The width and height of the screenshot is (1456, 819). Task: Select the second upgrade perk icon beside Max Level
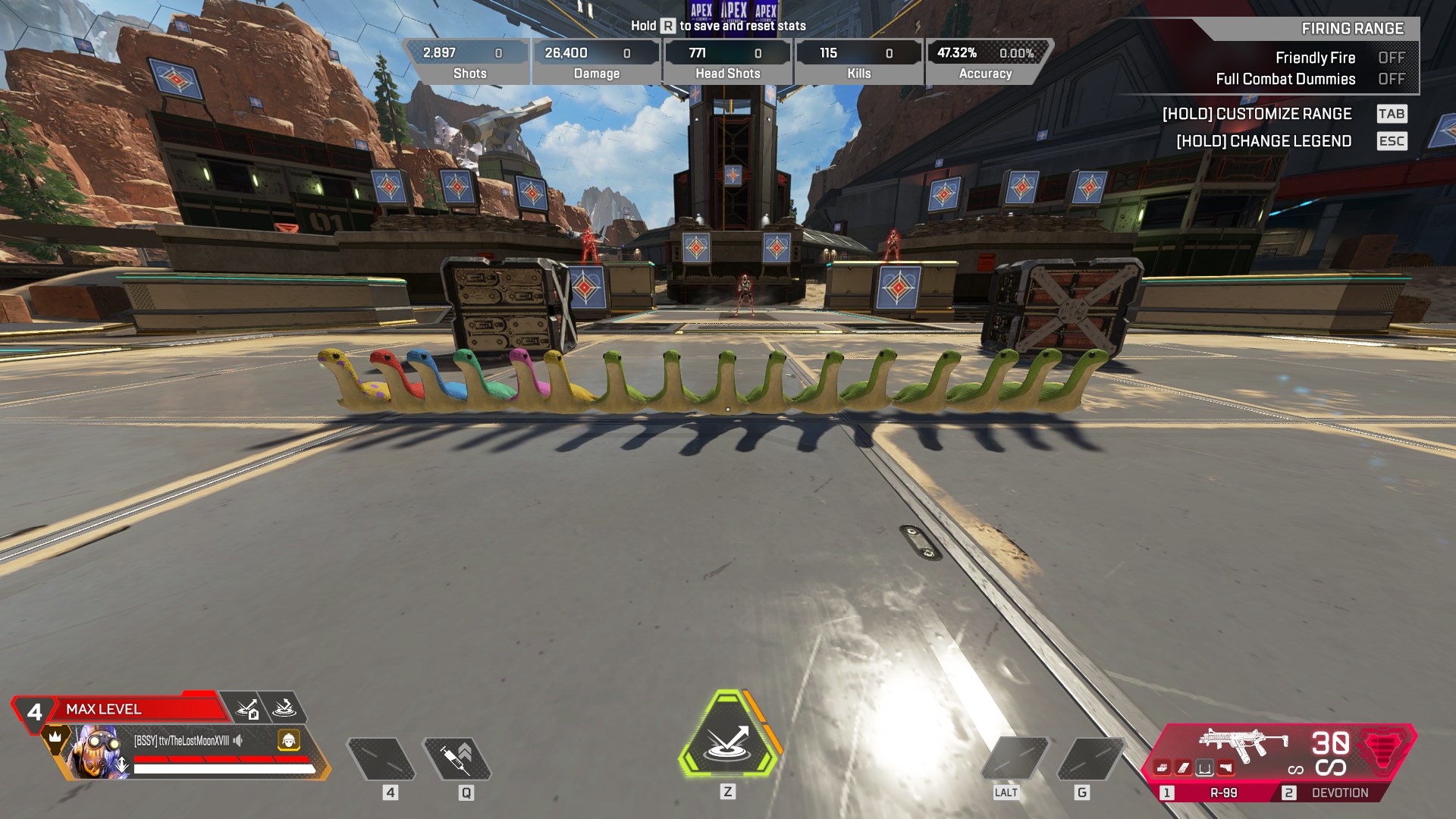(x=283, y=708)
